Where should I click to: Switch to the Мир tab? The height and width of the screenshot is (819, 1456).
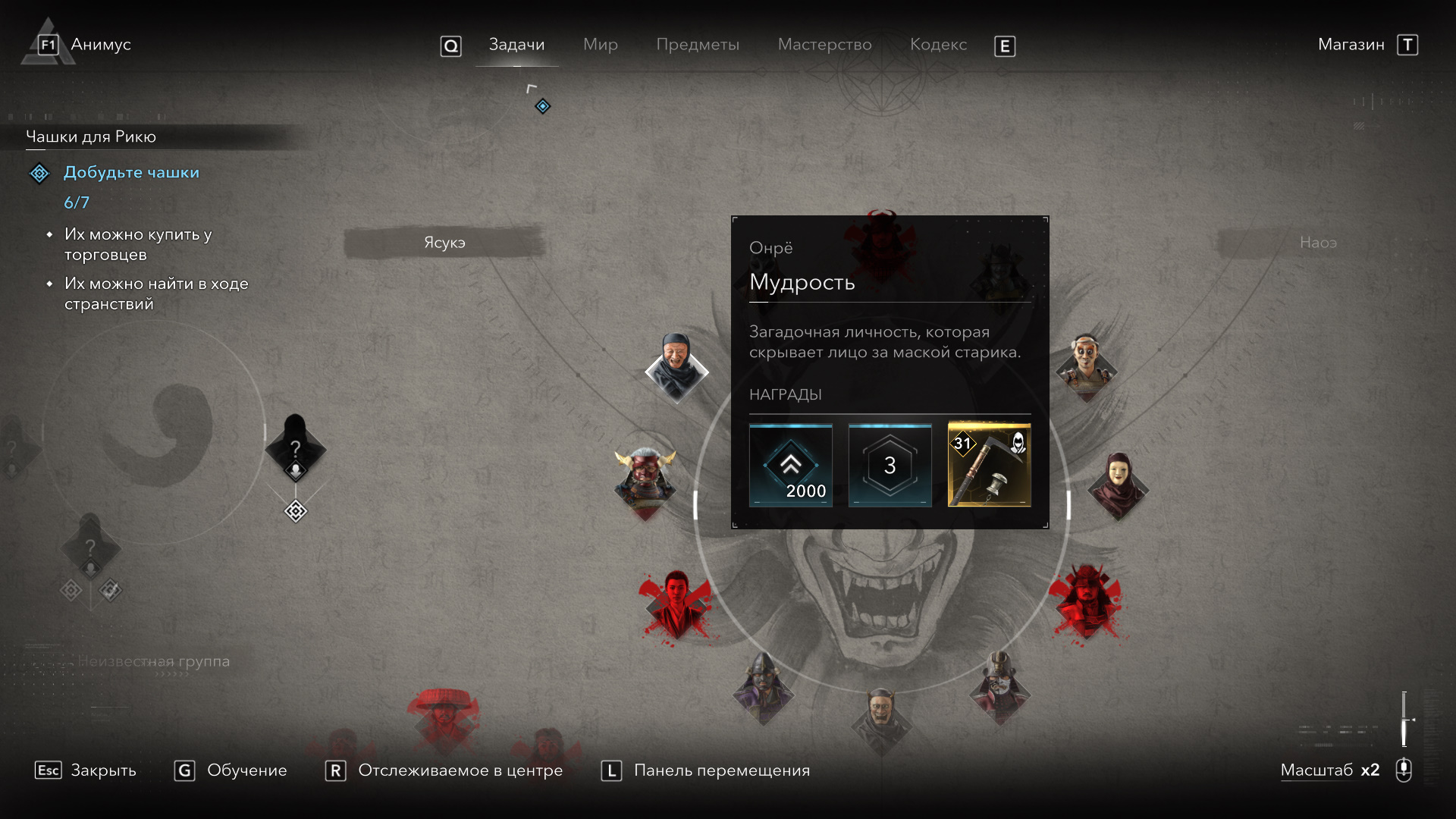click(x=600, y=45)
